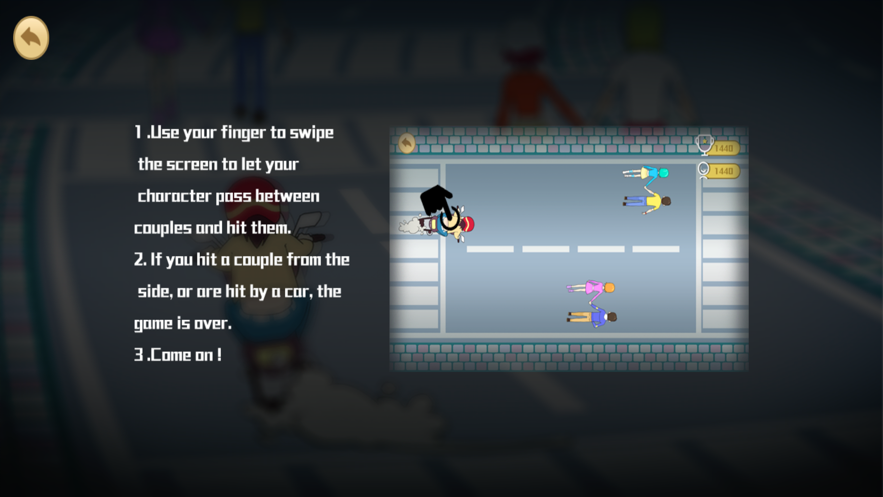Go back using the round arrow button
883x497 pixels.
(x=31, y=38)
